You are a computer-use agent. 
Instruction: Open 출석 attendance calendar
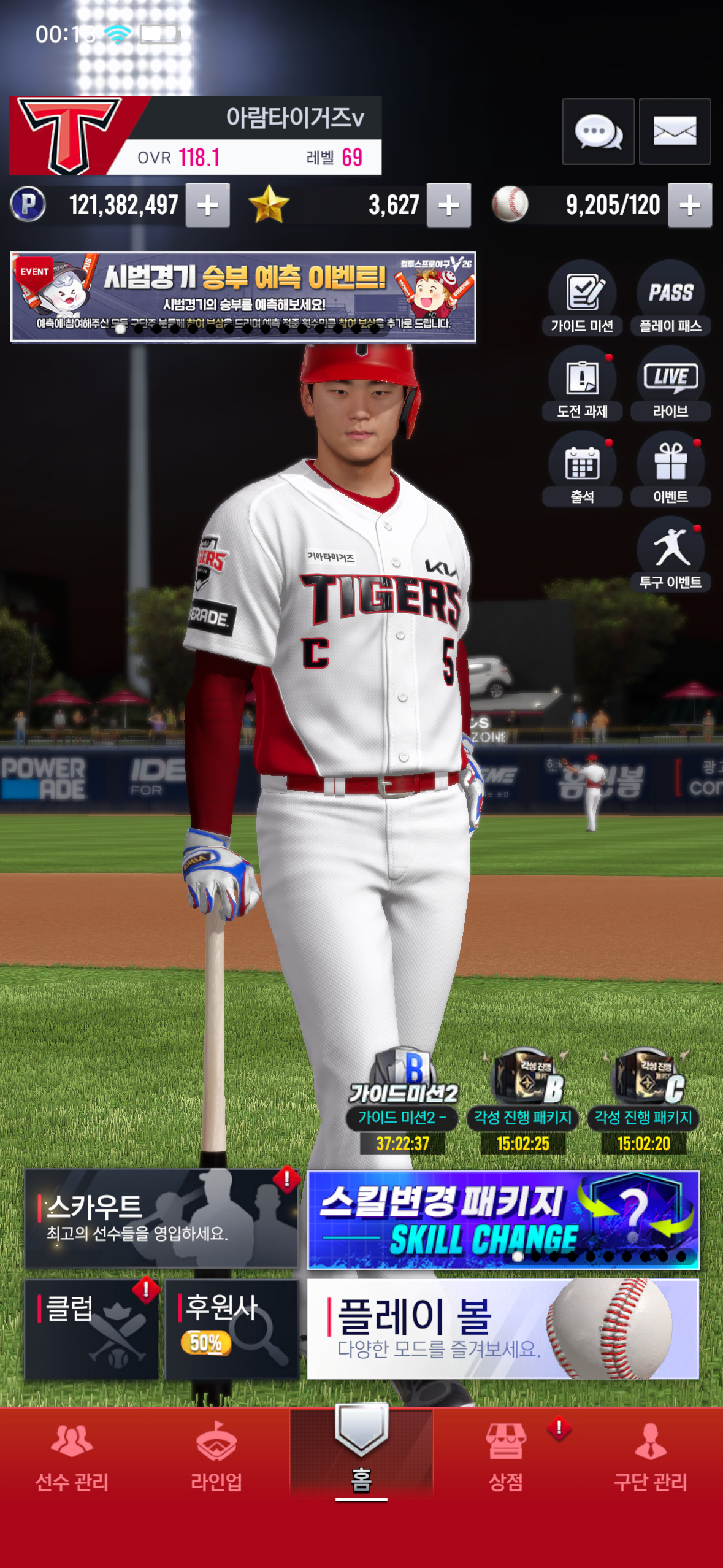click(582, 469)
